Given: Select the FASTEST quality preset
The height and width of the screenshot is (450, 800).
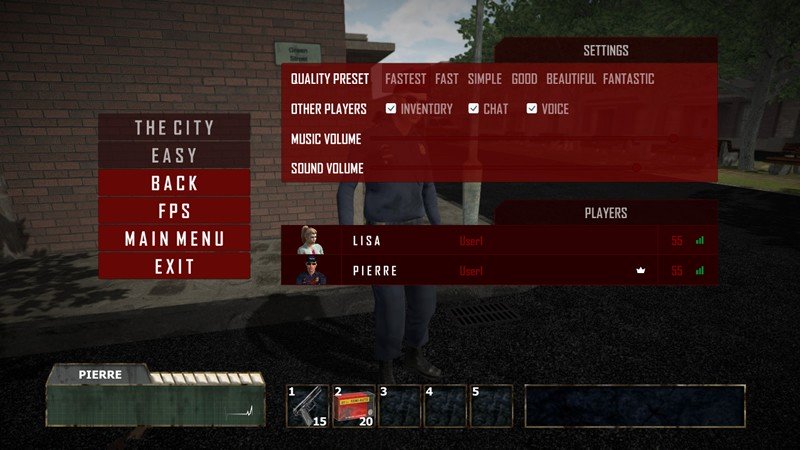Looking at the screenshot, I should [x=405, y=79].
